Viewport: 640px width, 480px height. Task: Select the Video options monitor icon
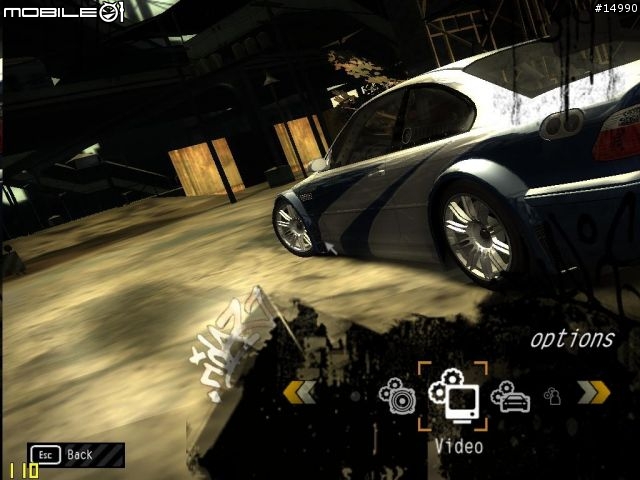point(453,396)
